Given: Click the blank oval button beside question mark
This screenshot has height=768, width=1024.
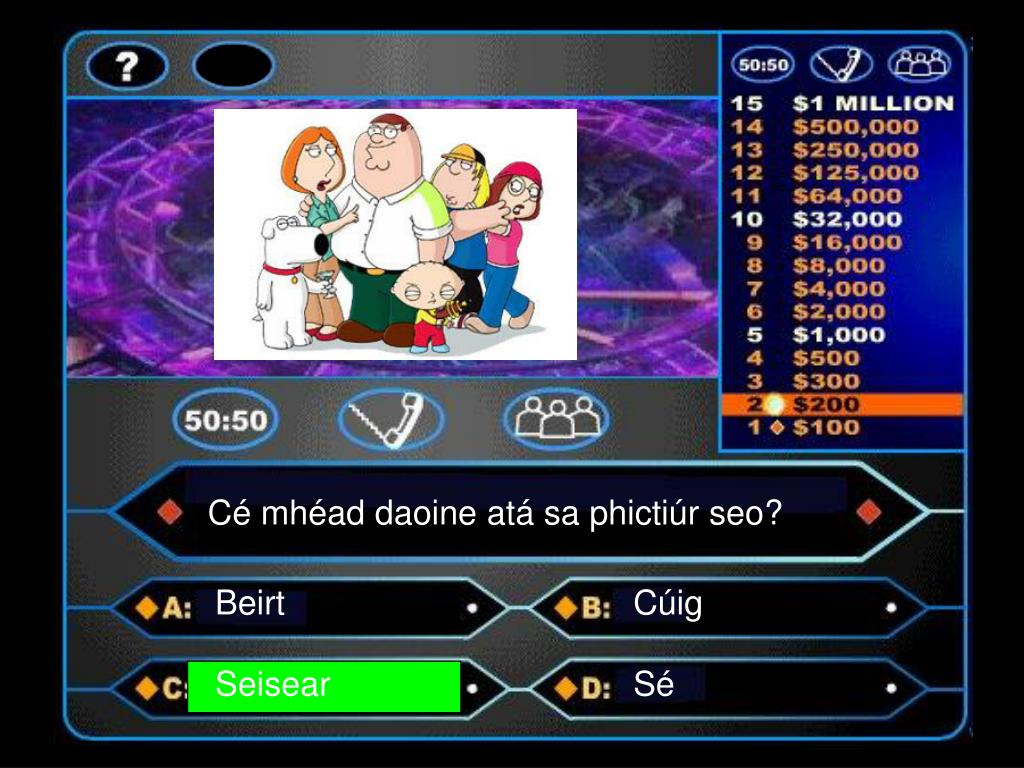Looking at the screenshot, I should pyautogui.click(x=233, y=66).
